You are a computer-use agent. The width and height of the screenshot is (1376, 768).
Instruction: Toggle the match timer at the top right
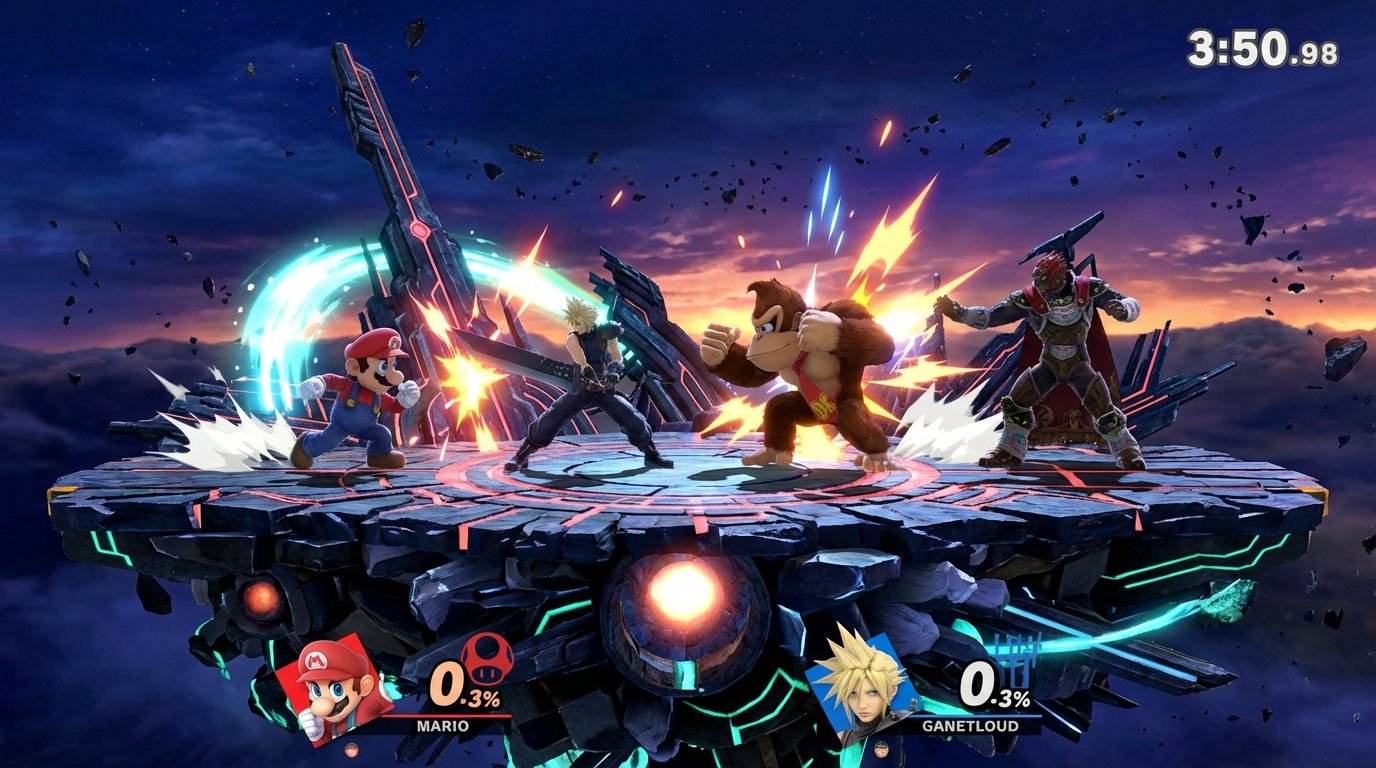tap(1262, 44)
